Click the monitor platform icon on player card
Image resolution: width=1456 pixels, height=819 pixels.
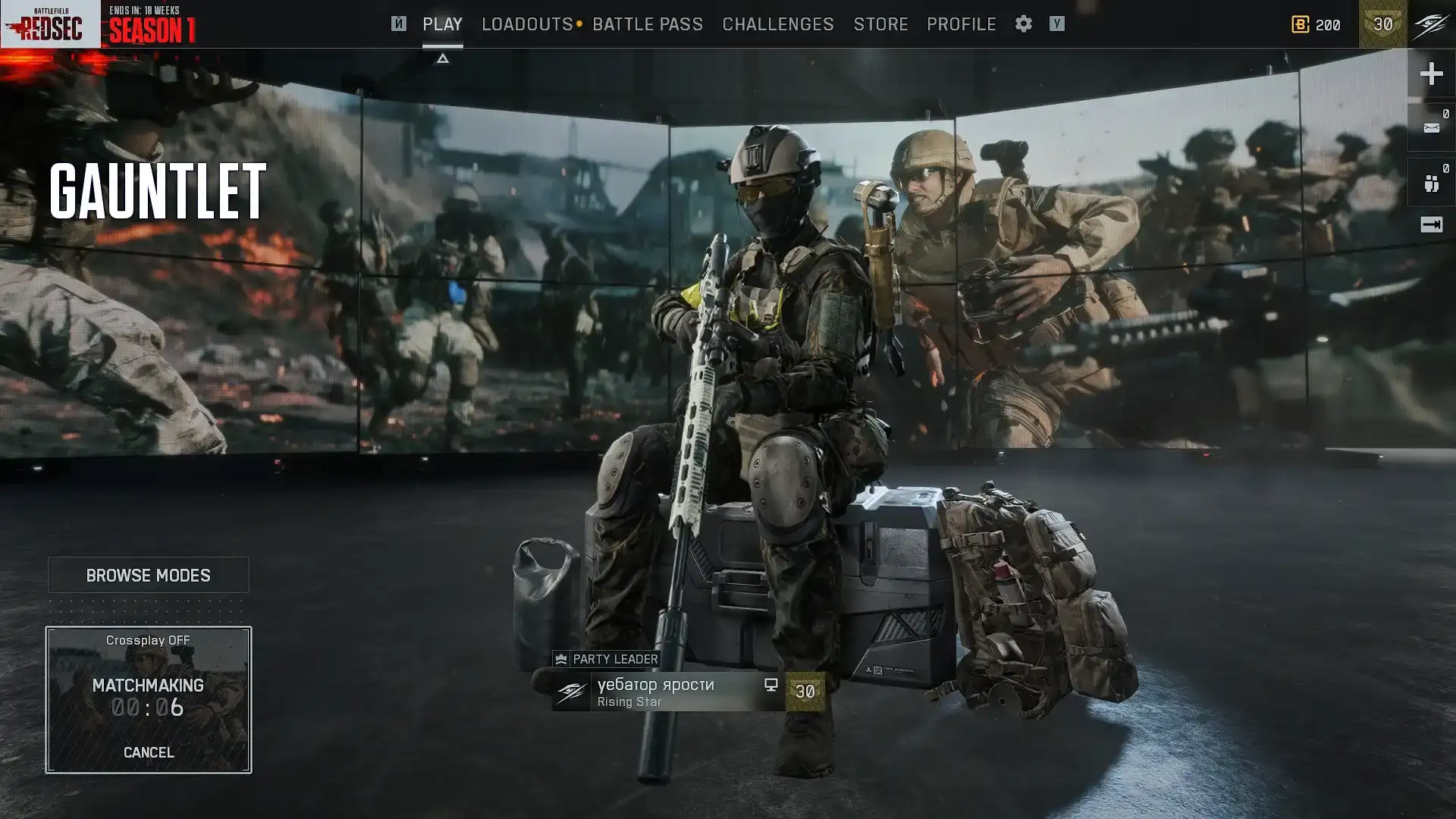coord(771,685)
